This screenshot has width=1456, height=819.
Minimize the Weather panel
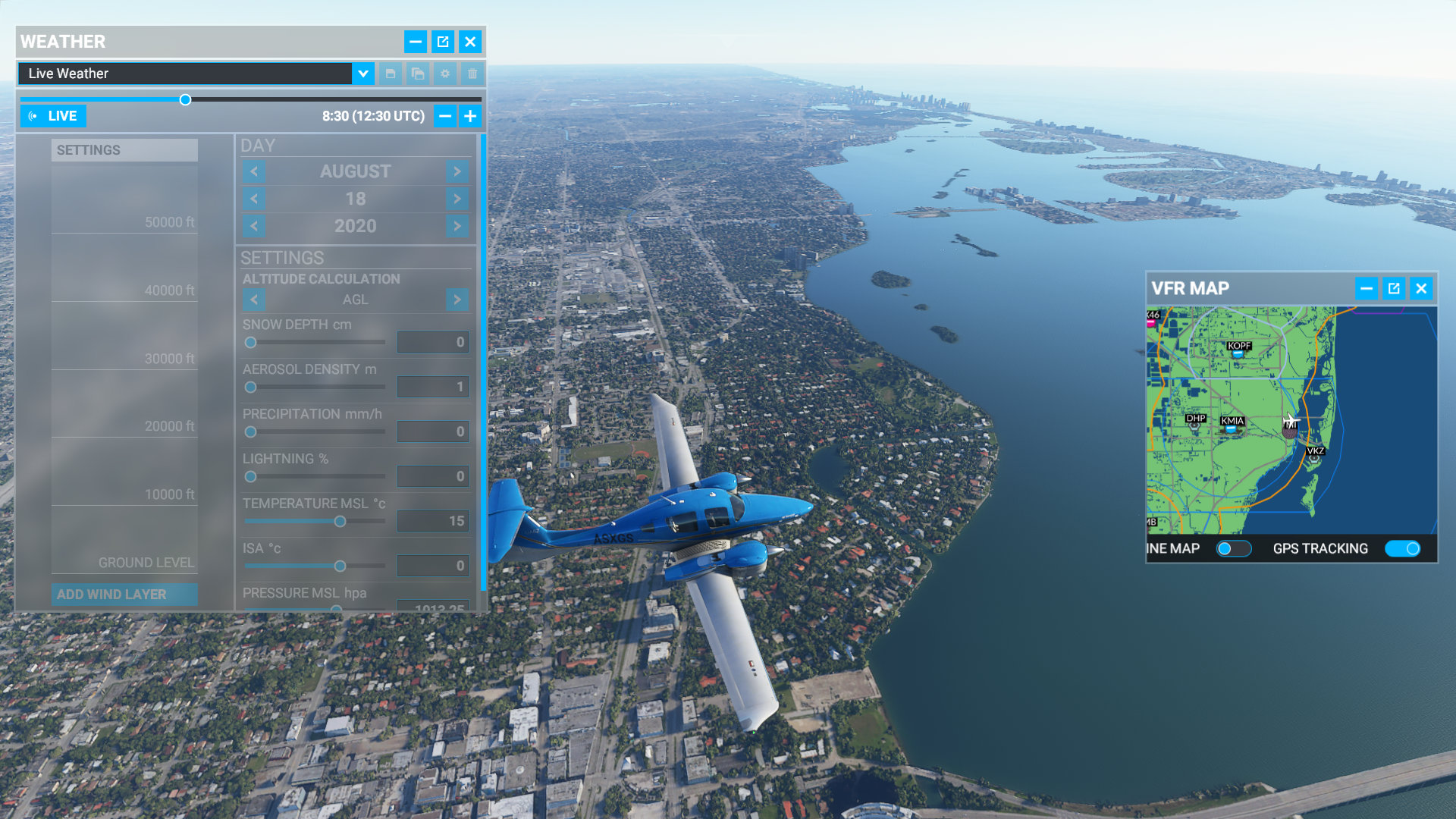416,42
